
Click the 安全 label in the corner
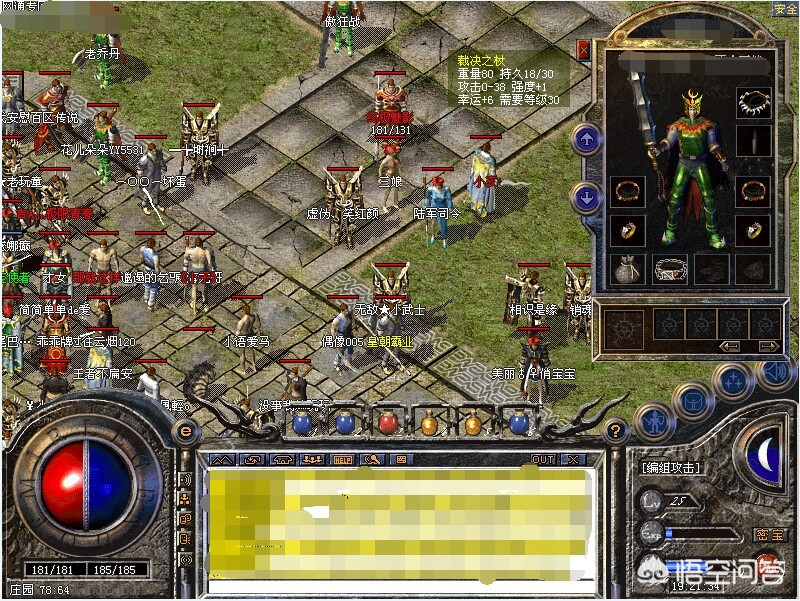pos(785,8)
